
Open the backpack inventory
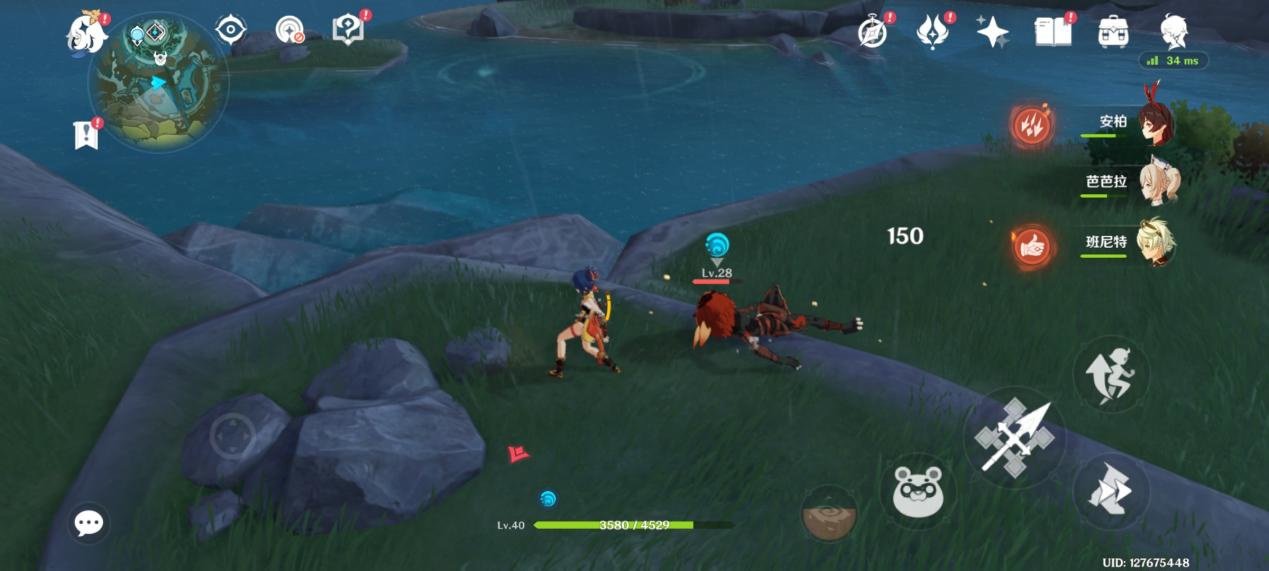[x=1113, y=32]
